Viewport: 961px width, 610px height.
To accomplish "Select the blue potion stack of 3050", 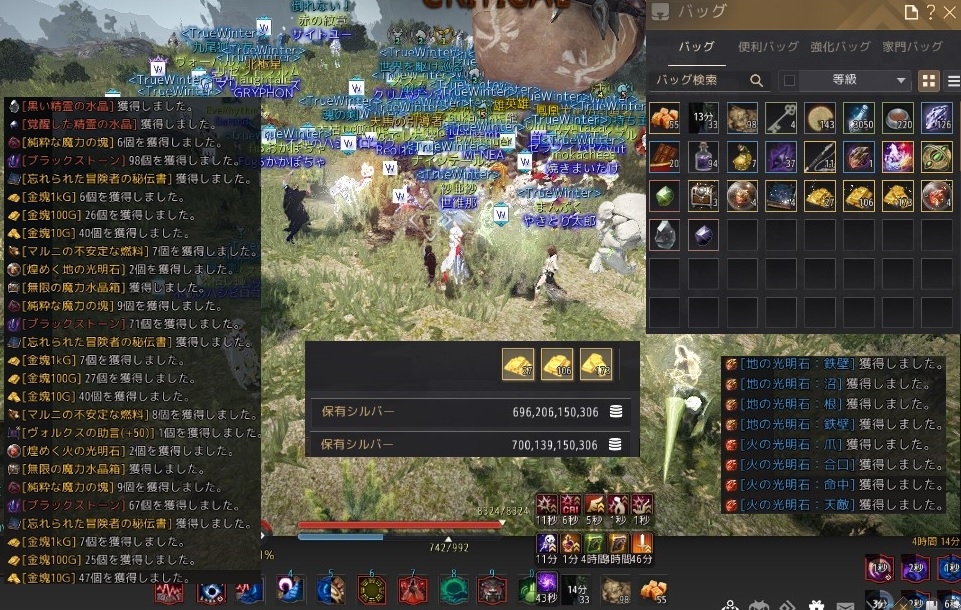I will pyautogui.click(x=859, y=118).
